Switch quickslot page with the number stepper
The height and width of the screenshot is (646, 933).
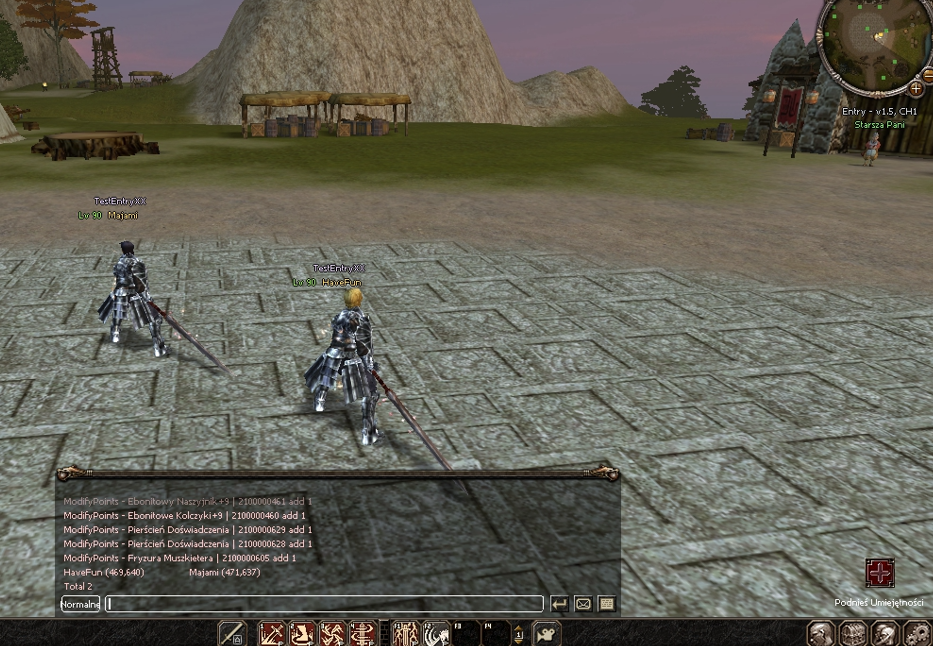[519, 633]
